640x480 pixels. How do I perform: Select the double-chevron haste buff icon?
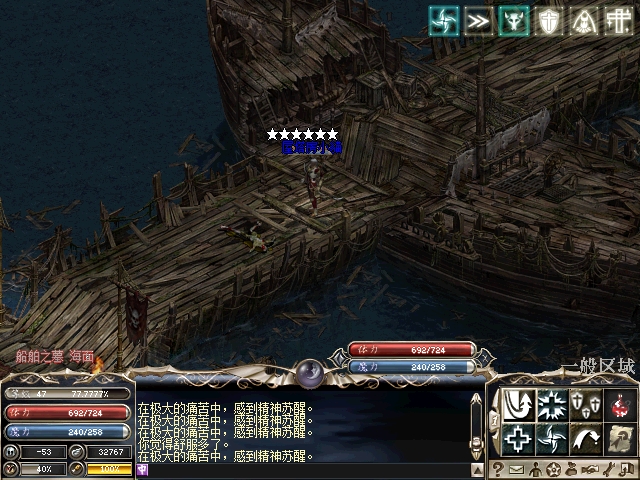pyautogui.click(x=479, y=21)
